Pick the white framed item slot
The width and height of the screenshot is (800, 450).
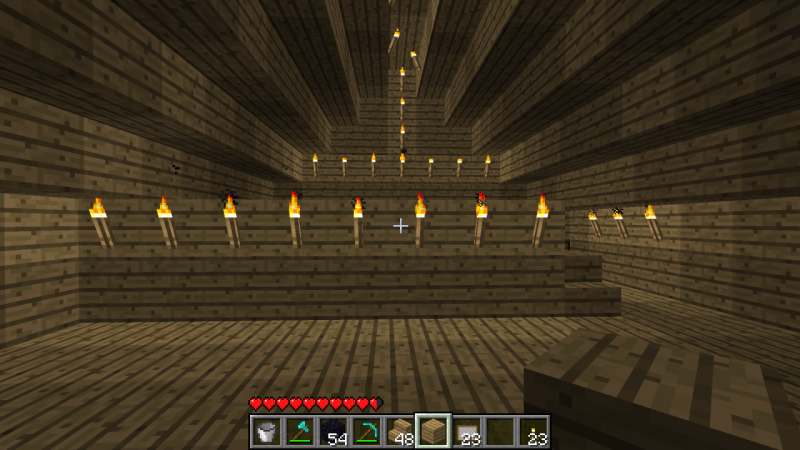(466, 431)
